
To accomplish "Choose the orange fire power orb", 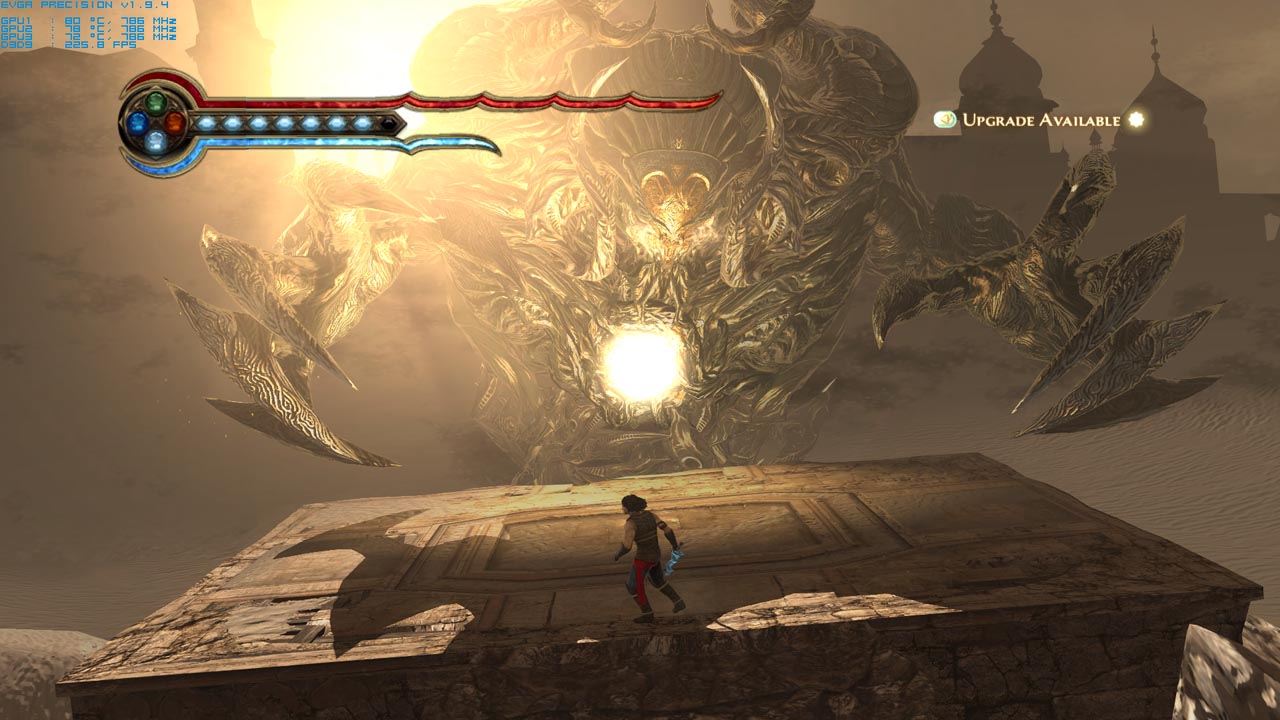I will tap(175, 122).
